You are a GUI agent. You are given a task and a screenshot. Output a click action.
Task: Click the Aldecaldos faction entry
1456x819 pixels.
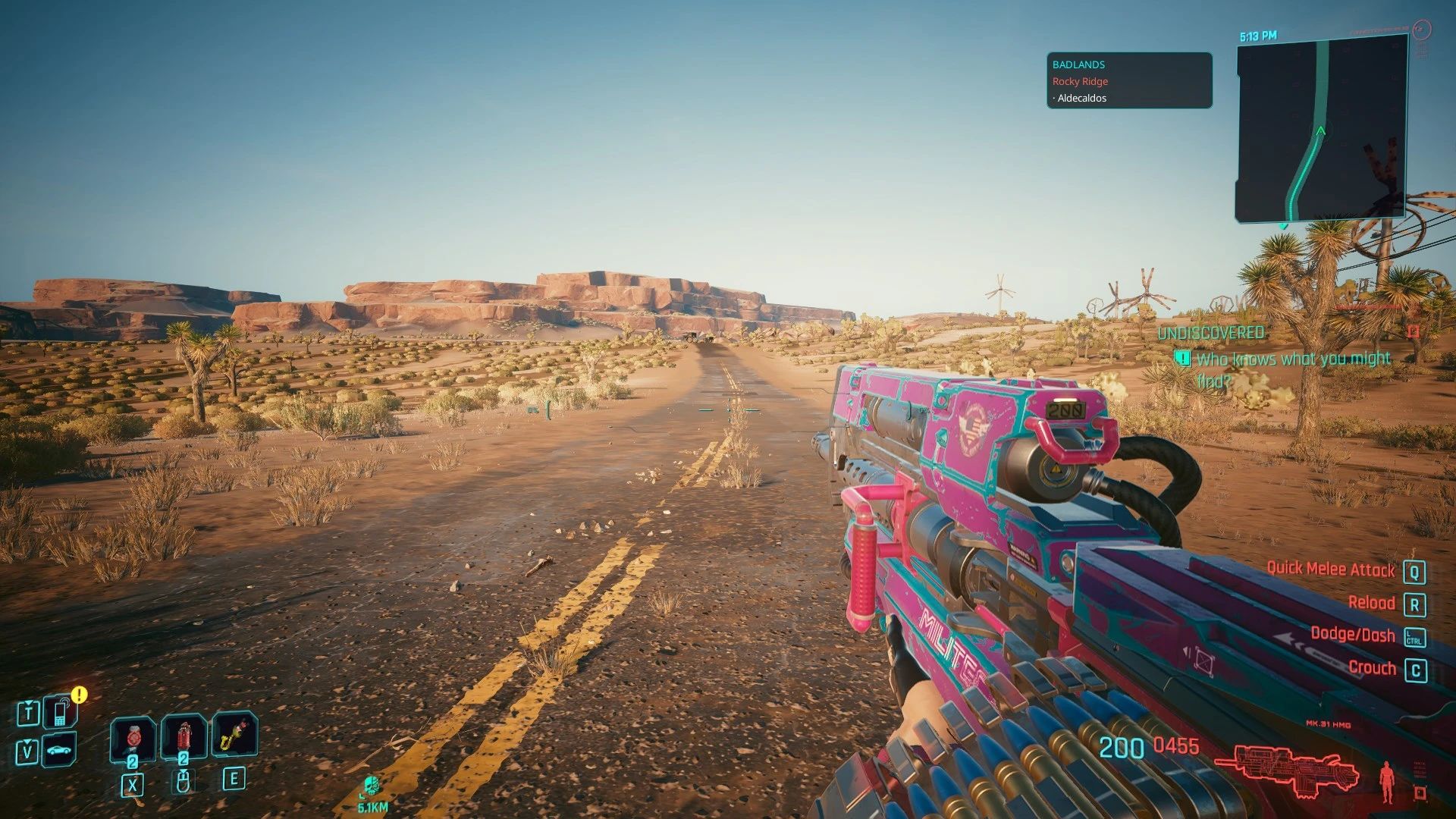[1081, 98]
